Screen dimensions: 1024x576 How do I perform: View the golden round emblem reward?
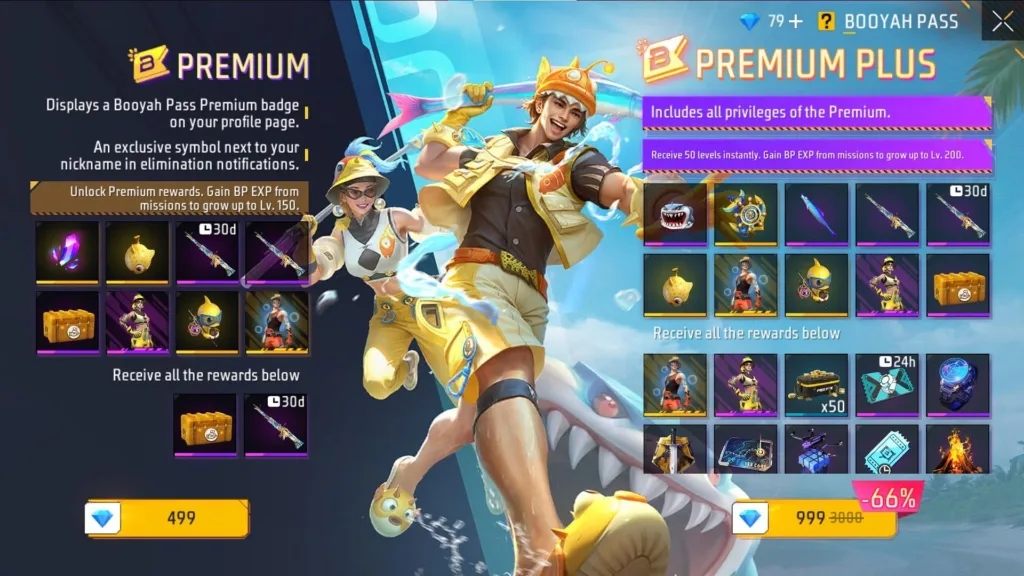(746, 214)
